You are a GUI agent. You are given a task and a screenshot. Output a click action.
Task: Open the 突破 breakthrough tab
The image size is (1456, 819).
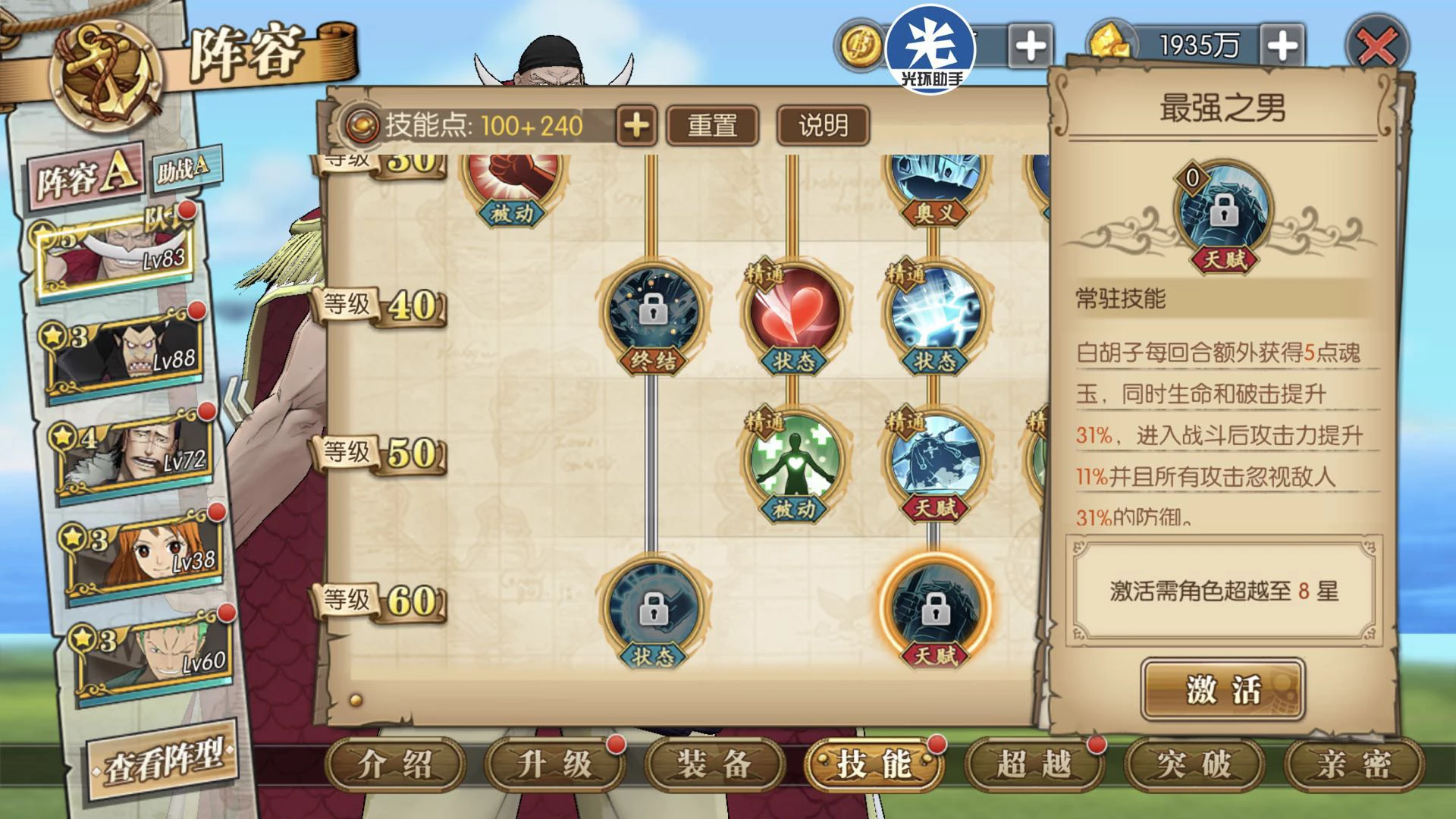[1194, 764]
